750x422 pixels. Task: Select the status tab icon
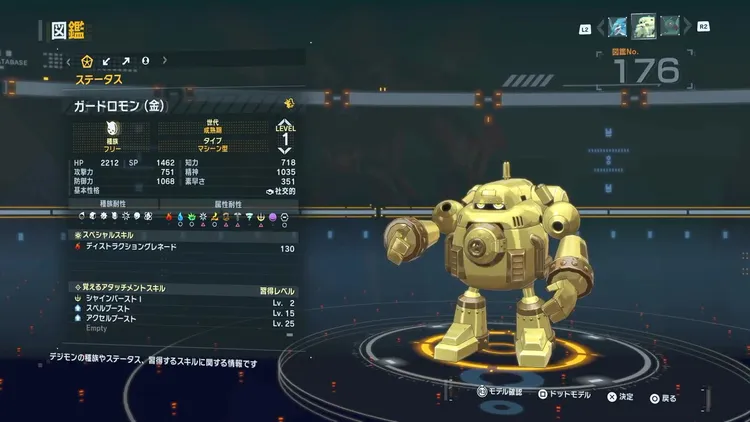coord(87,60)
